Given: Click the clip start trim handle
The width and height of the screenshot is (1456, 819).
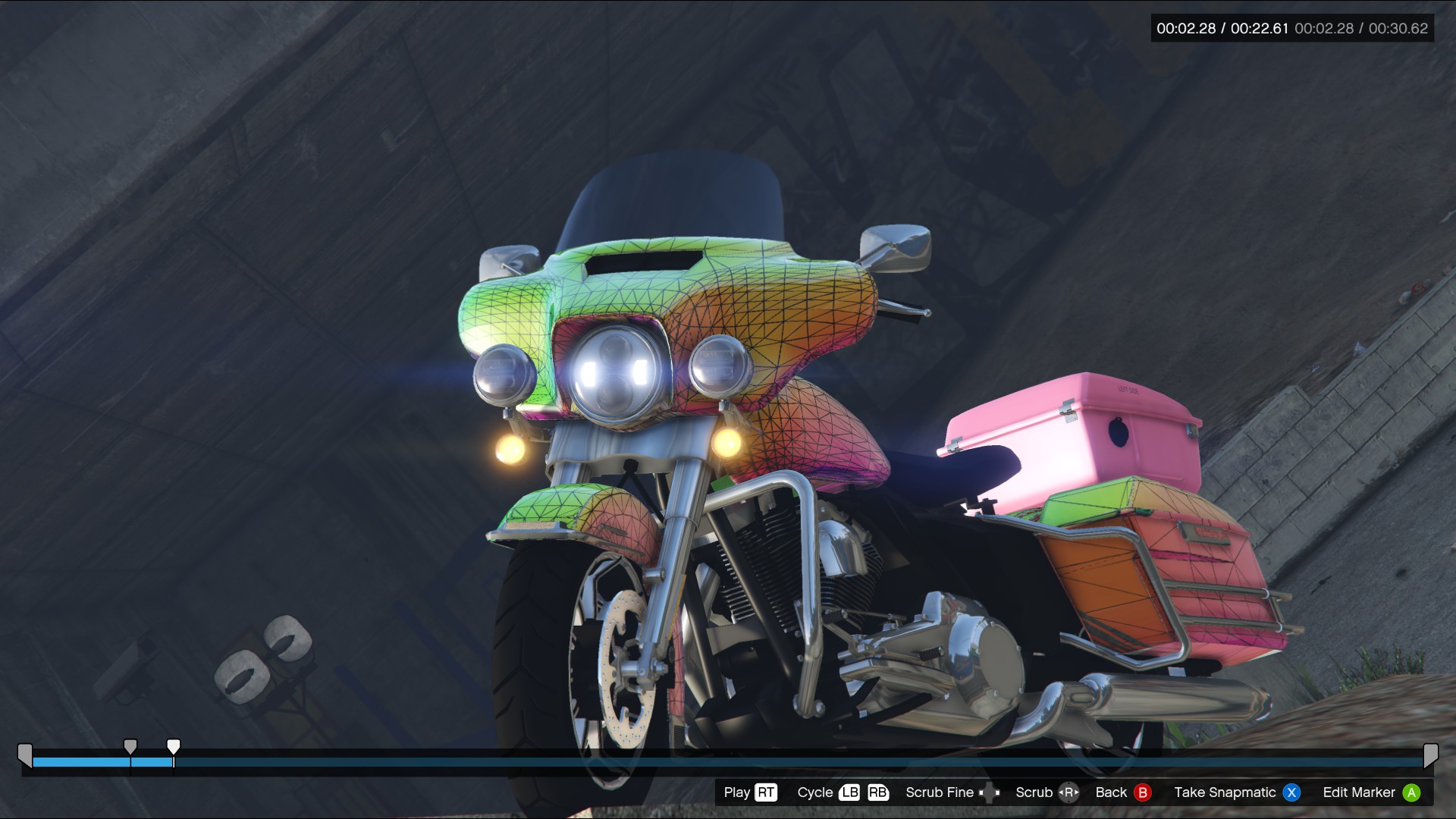Looking at the screenshot, I should [25, 755].
